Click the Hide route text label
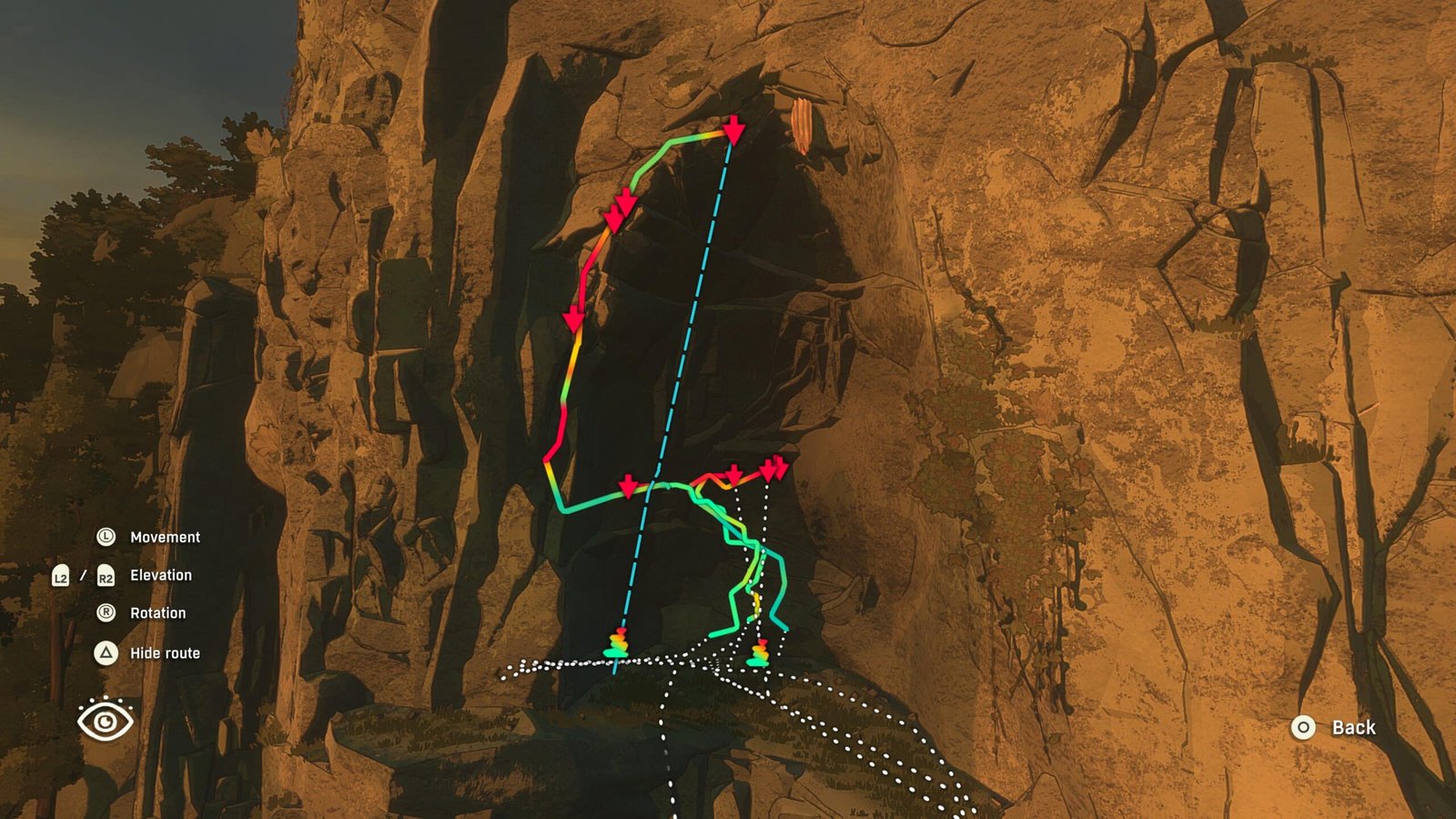The height and width of the screenshot is (819, 1456). point(166,652)
